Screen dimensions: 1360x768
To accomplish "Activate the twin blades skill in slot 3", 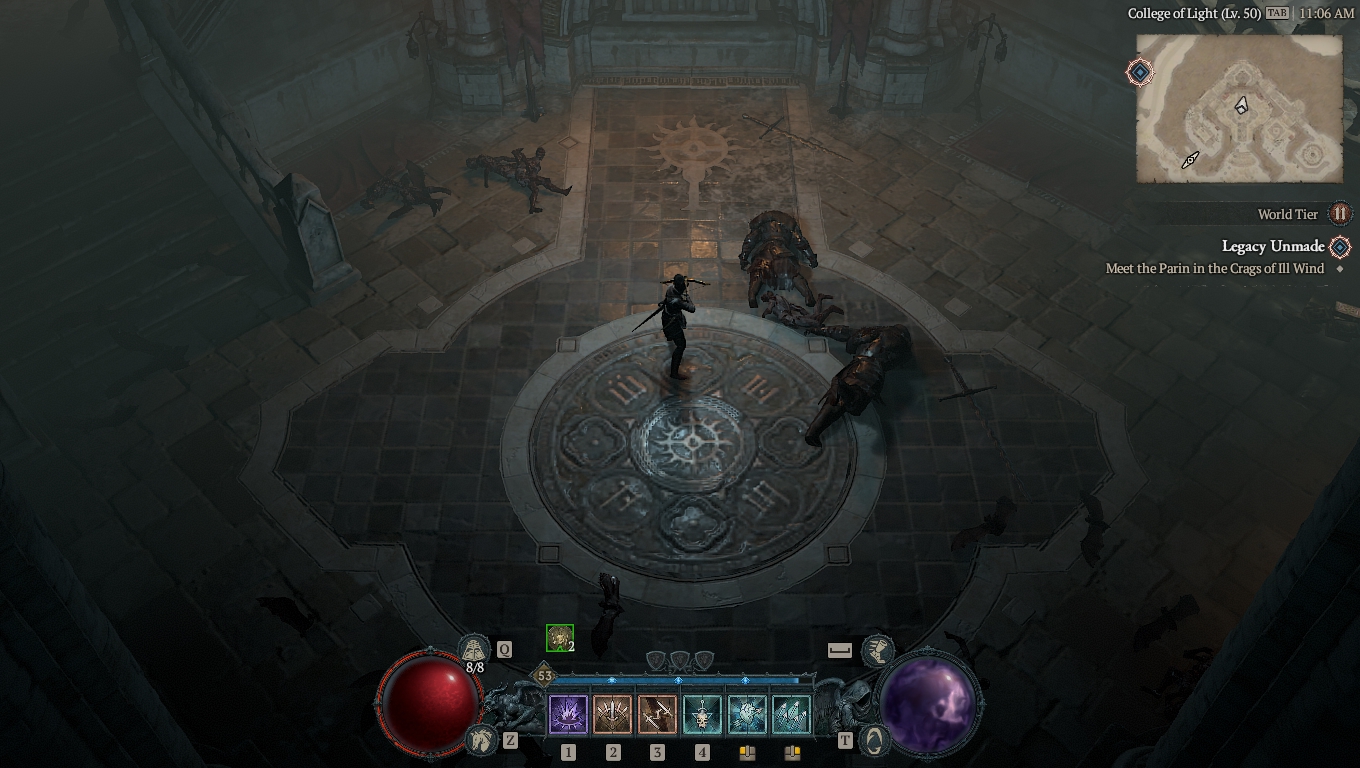I will click(657, 715).
